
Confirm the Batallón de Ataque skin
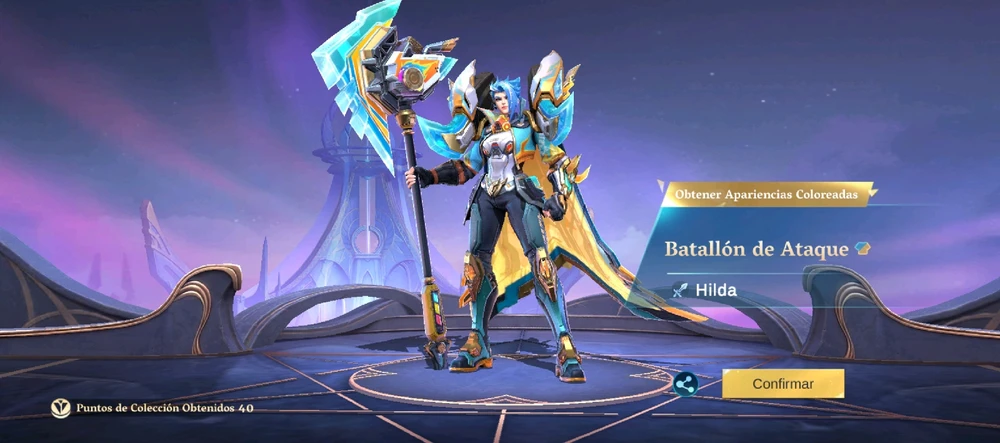point(783,383)
